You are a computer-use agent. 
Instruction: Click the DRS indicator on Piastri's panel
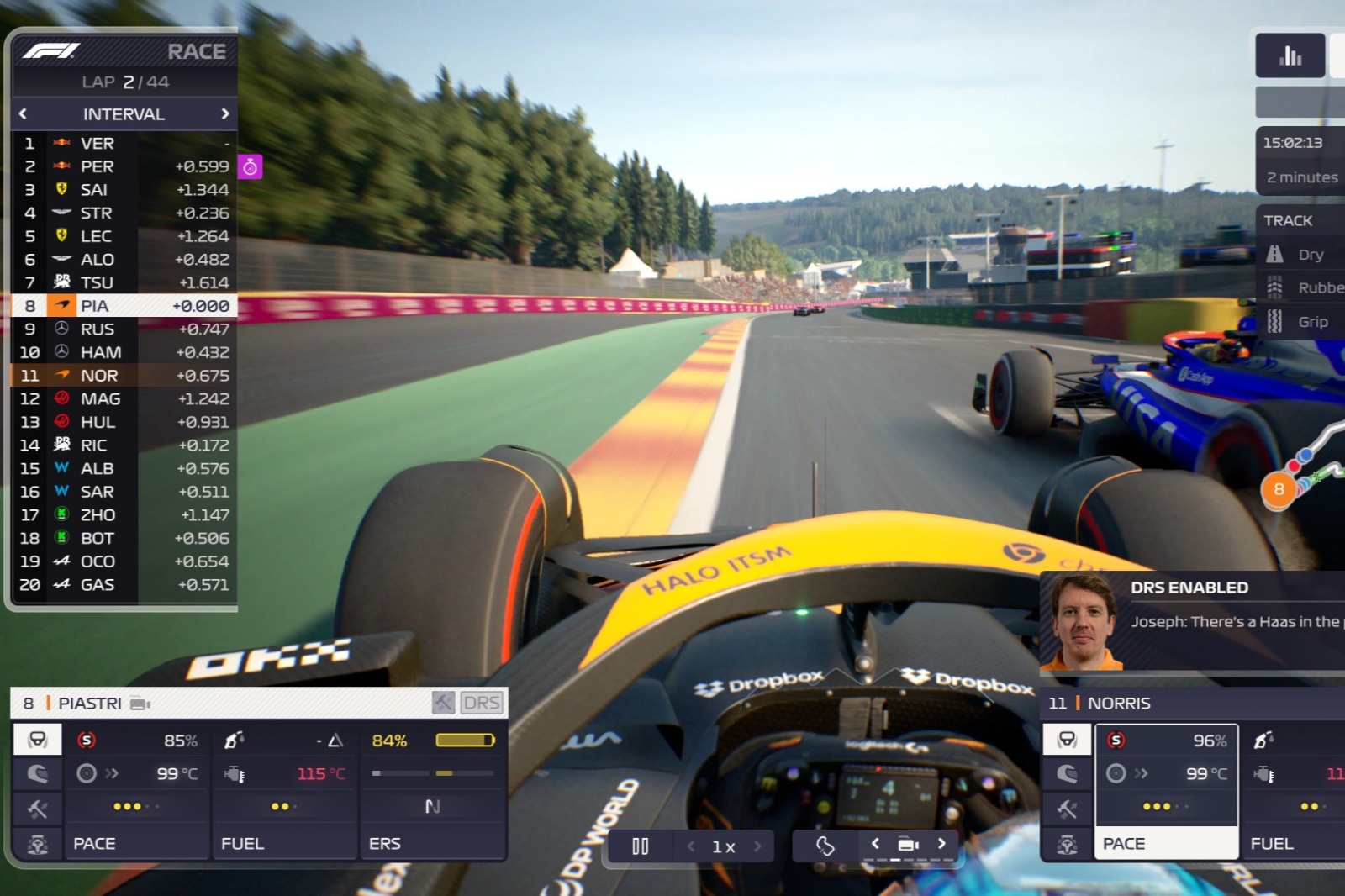(x=482, y=703)
